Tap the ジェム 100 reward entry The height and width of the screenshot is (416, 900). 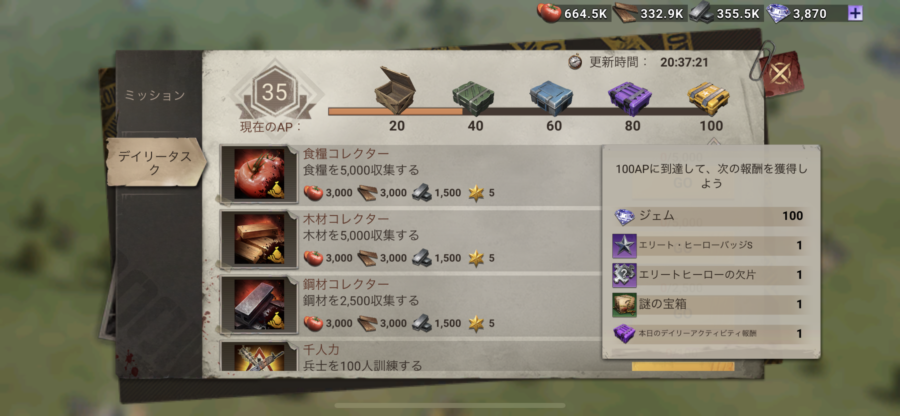coord(710,216)
